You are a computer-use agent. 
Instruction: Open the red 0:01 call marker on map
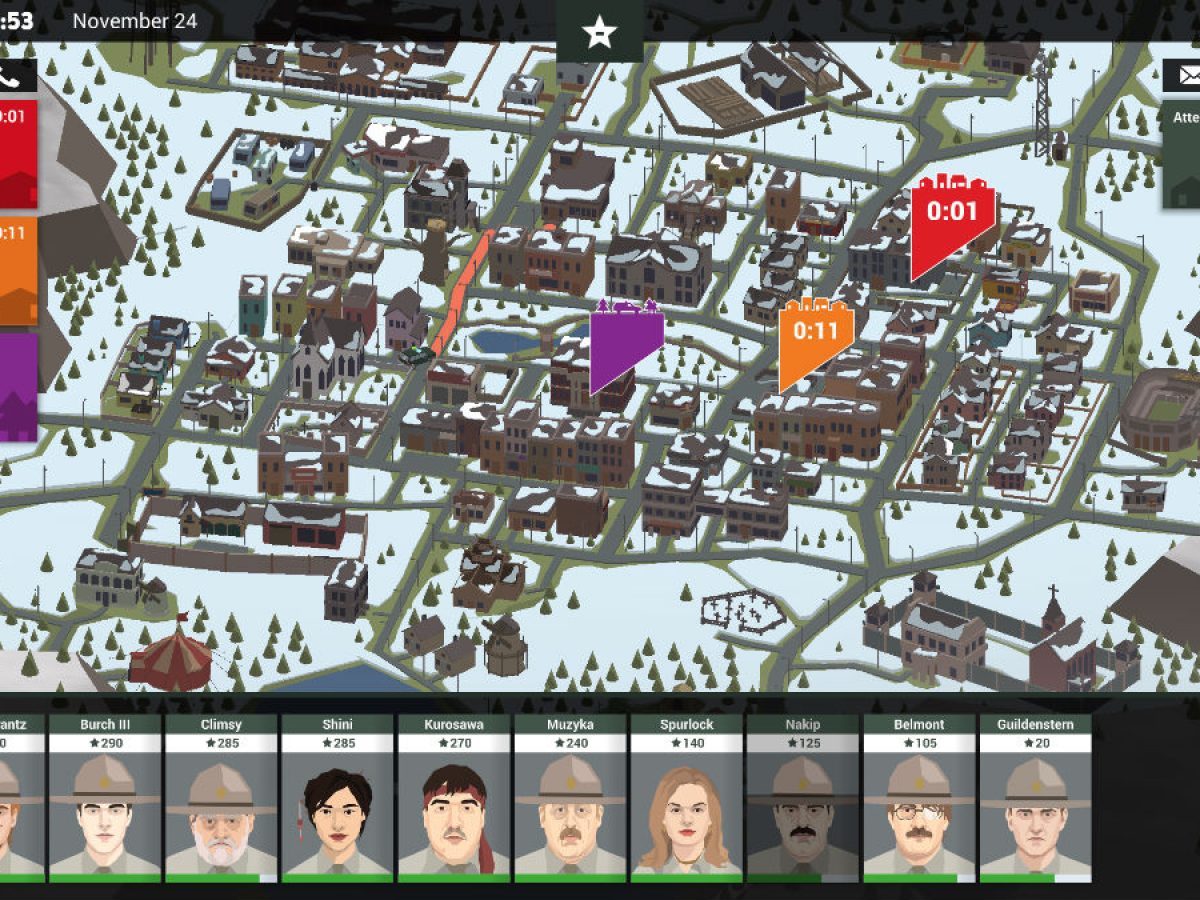tap(951, 222)
